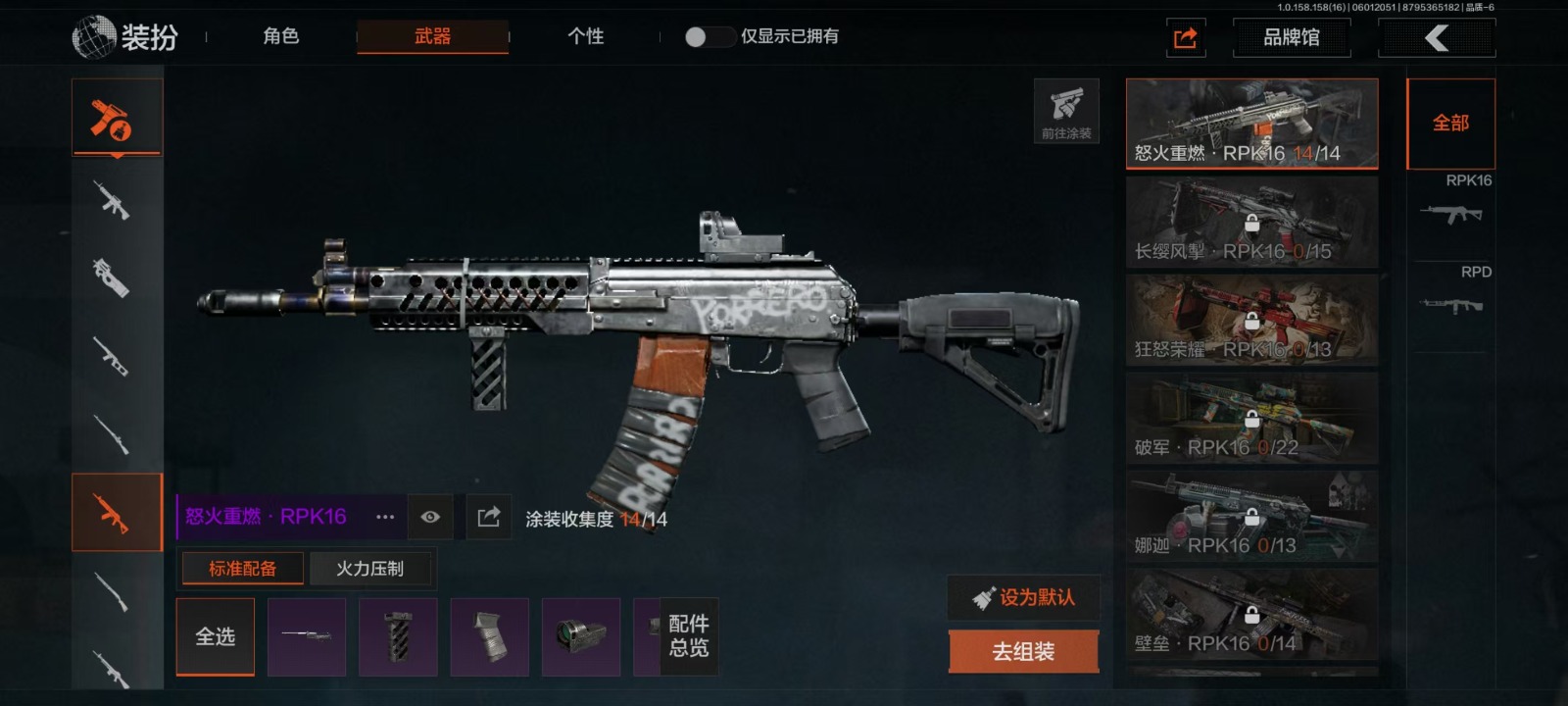This screenshot has width=1568, height=706.
Task: Open the 配件总览 attachments overview
Action: pos(689,636)
